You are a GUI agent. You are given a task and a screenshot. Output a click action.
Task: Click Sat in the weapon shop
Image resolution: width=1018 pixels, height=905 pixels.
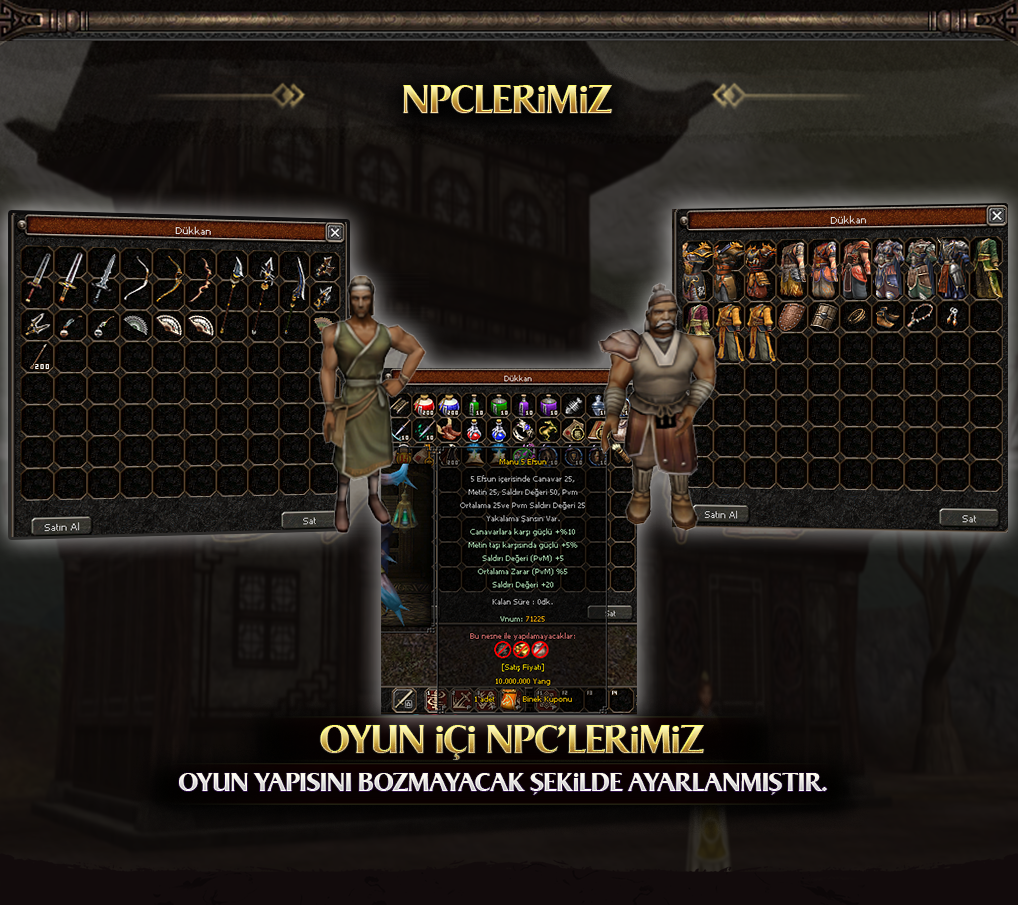coord(310,520)
